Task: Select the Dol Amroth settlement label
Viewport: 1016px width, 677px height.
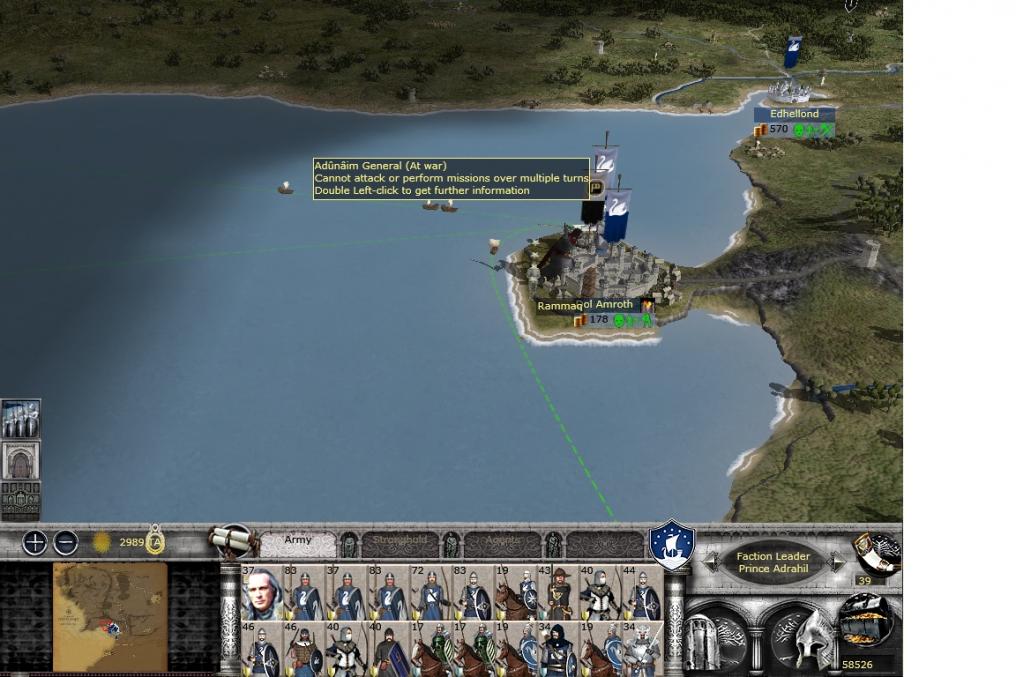Action: point(608,305)
